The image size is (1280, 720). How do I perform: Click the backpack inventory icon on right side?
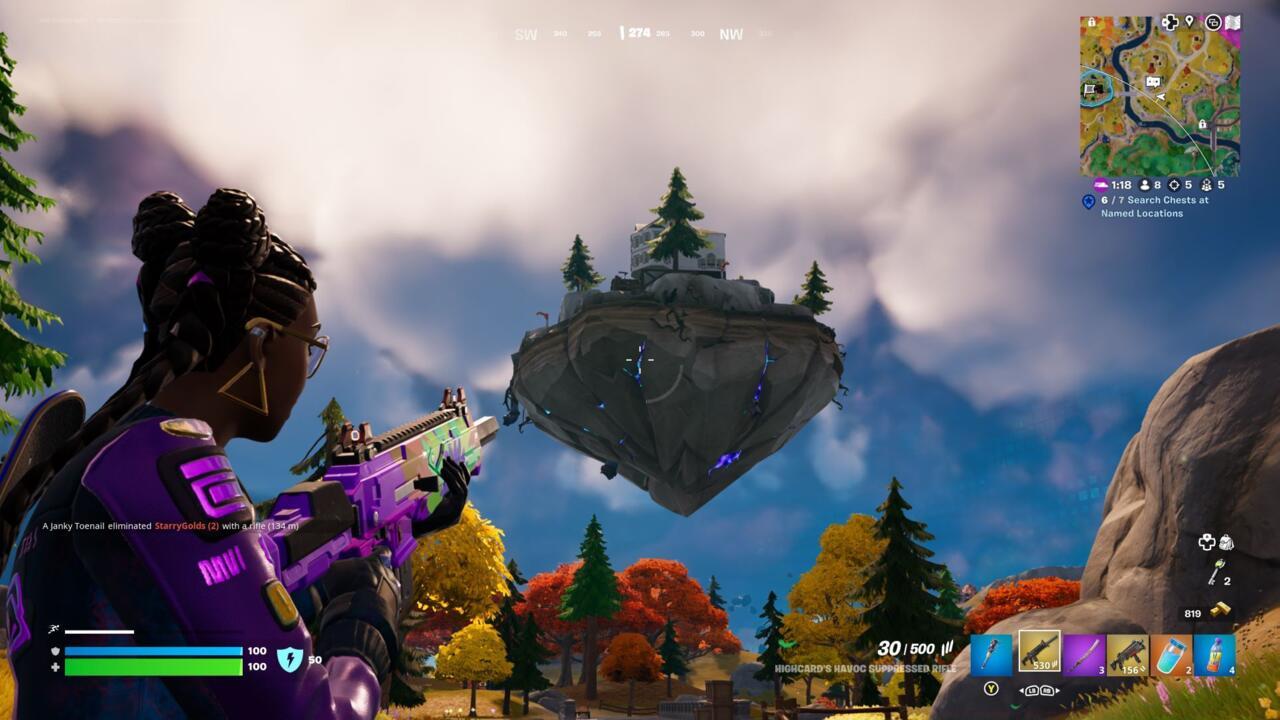[x=1226, y=542]
